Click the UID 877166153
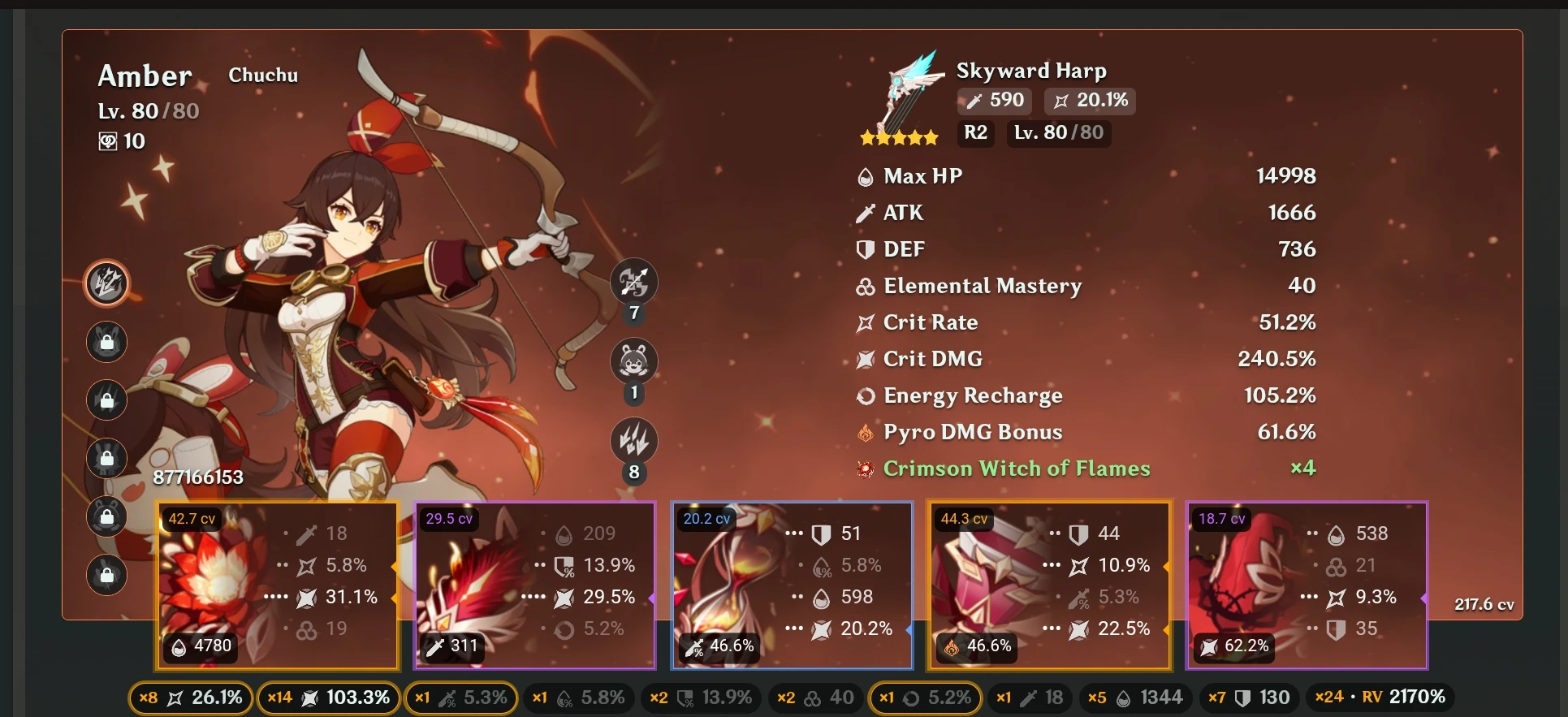 click(x=198, y=477)
